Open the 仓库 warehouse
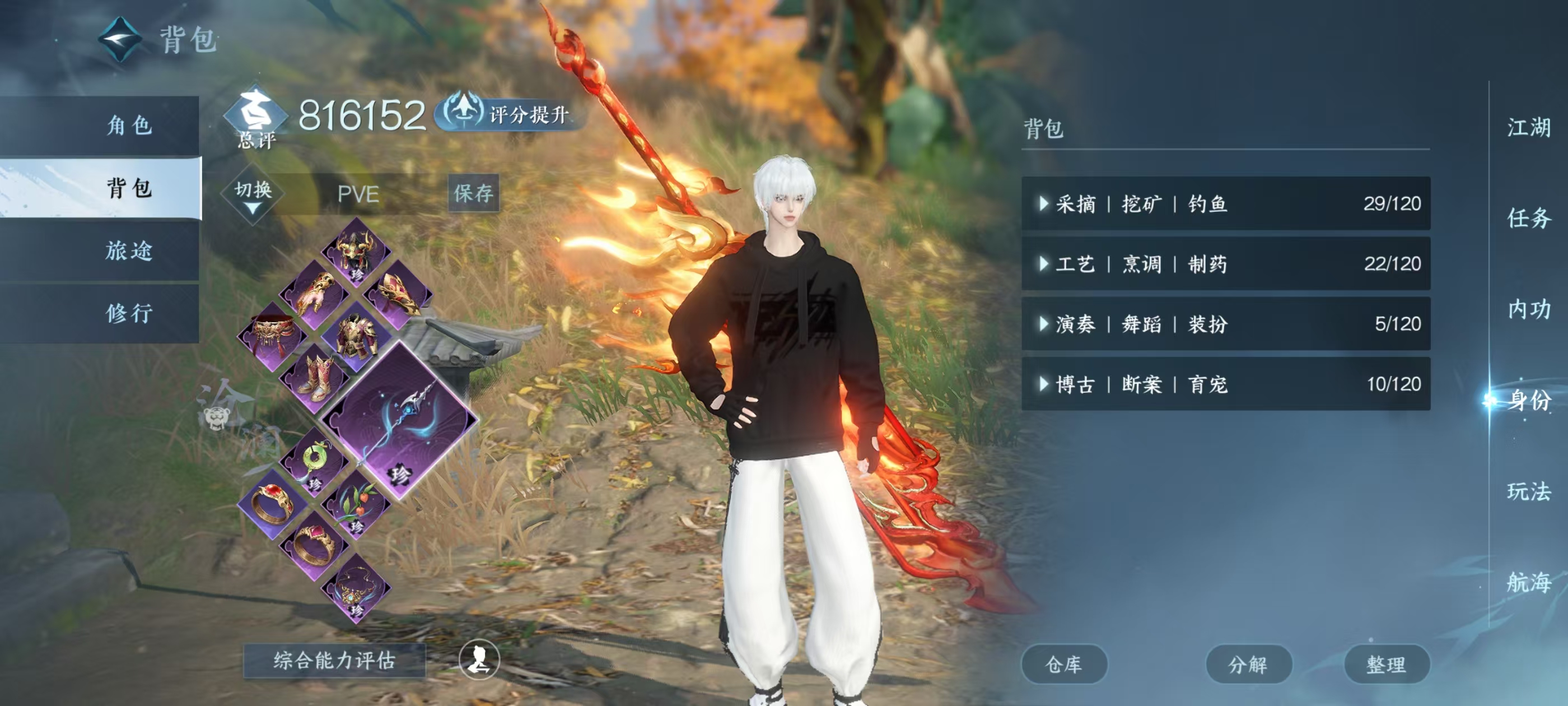Image resolution: width=1568 pixels, height=706 pixels. (x=1063, y=664)
